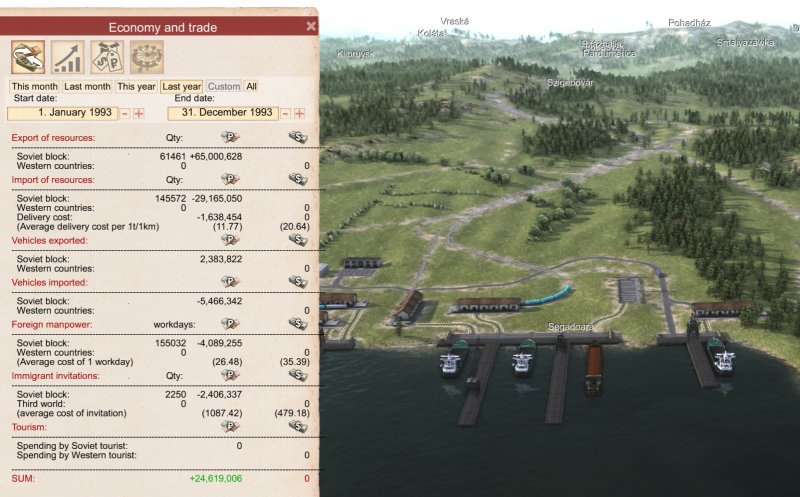Decrease the start date with minus button
Image resolution: width=800 pixels, height=497 pixels.
[x=125, y=114]
